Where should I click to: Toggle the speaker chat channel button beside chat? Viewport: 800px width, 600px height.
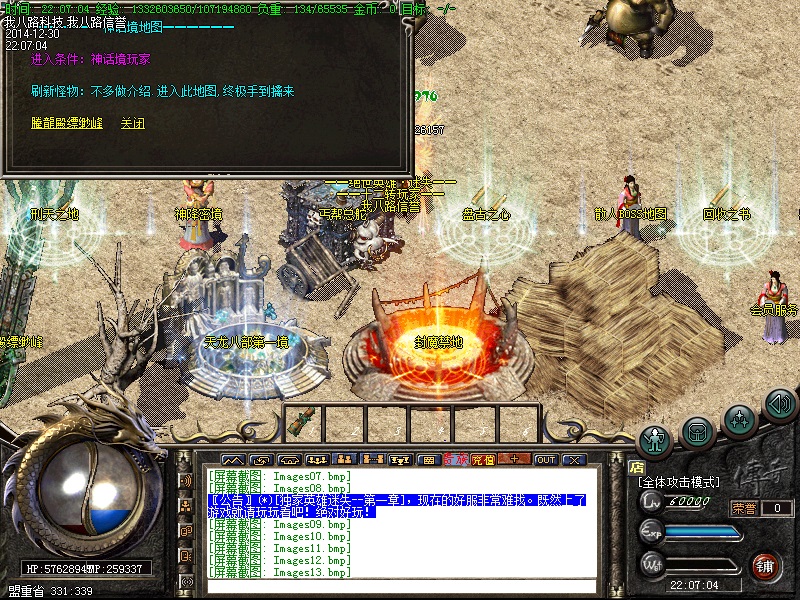click(186, 481)
